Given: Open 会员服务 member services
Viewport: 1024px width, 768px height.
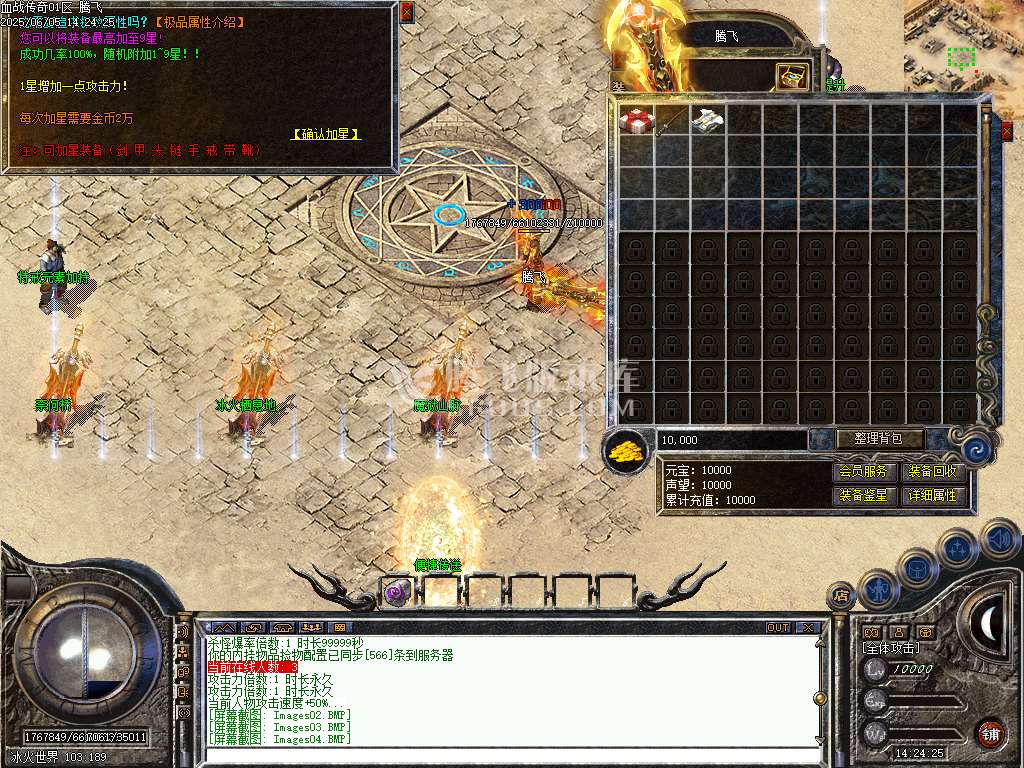Looking at the screenshot, I should point(863,471).
